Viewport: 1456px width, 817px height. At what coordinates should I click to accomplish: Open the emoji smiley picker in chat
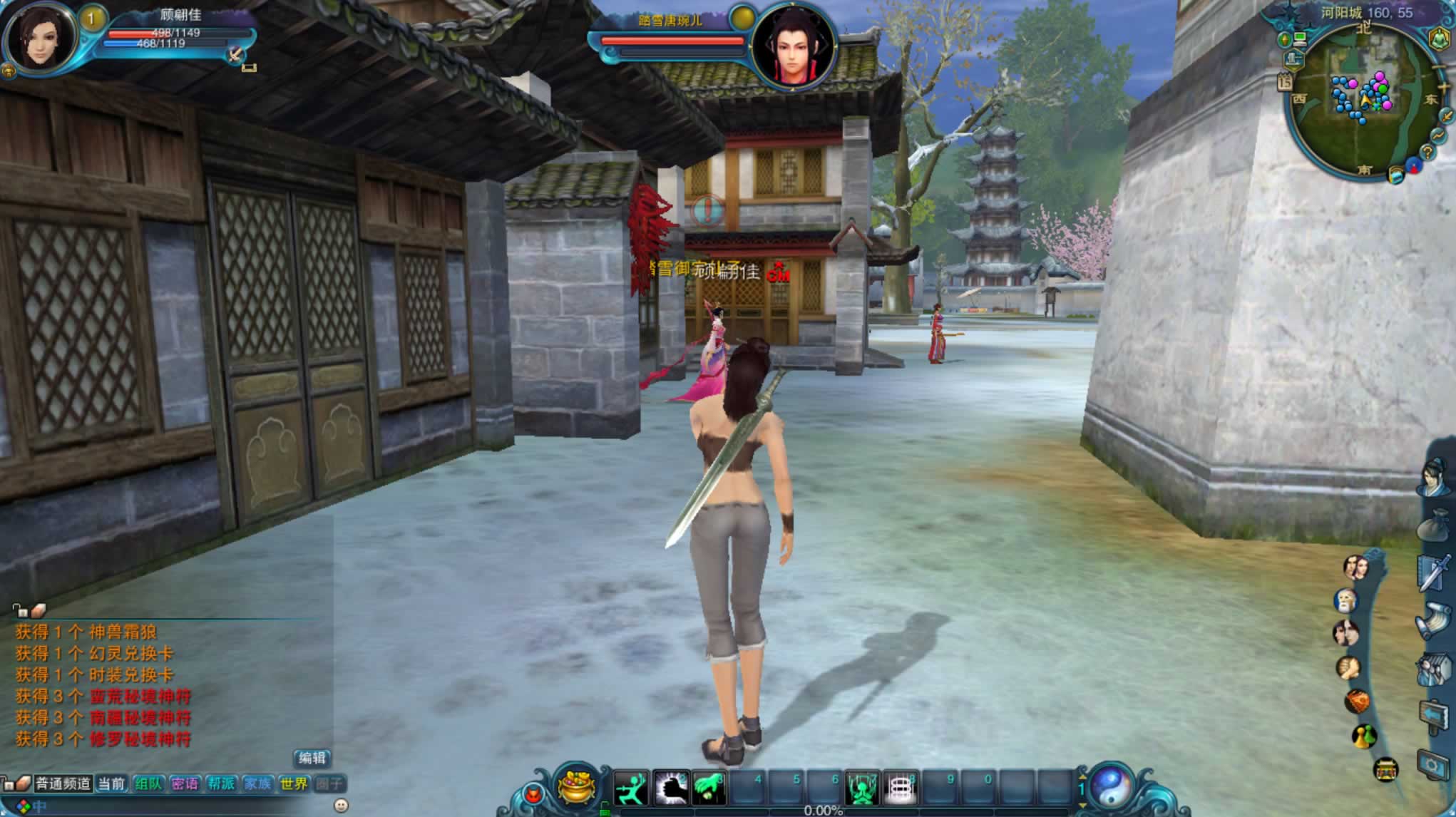(x=341, y=805)
